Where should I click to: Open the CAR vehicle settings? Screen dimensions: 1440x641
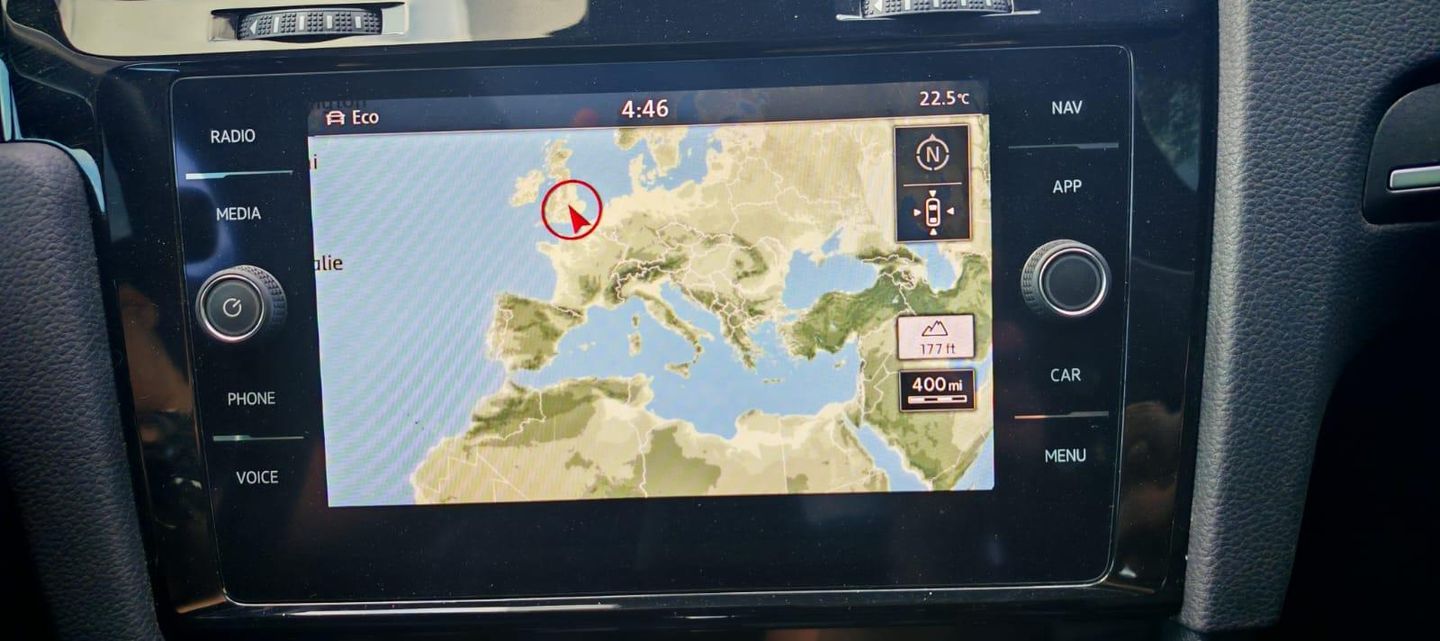click(x=1065, y=375)
